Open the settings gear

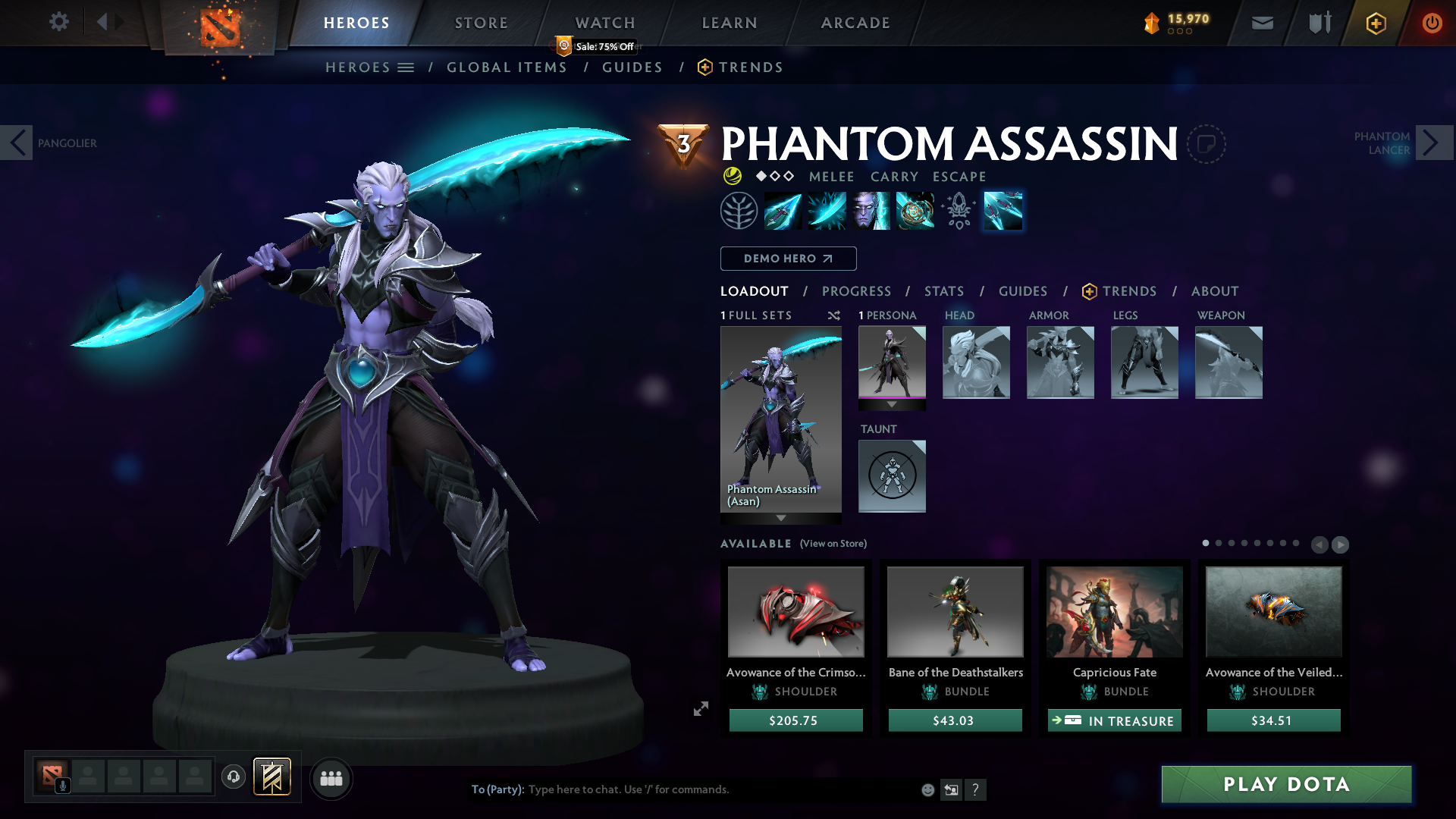pos(59,22)
